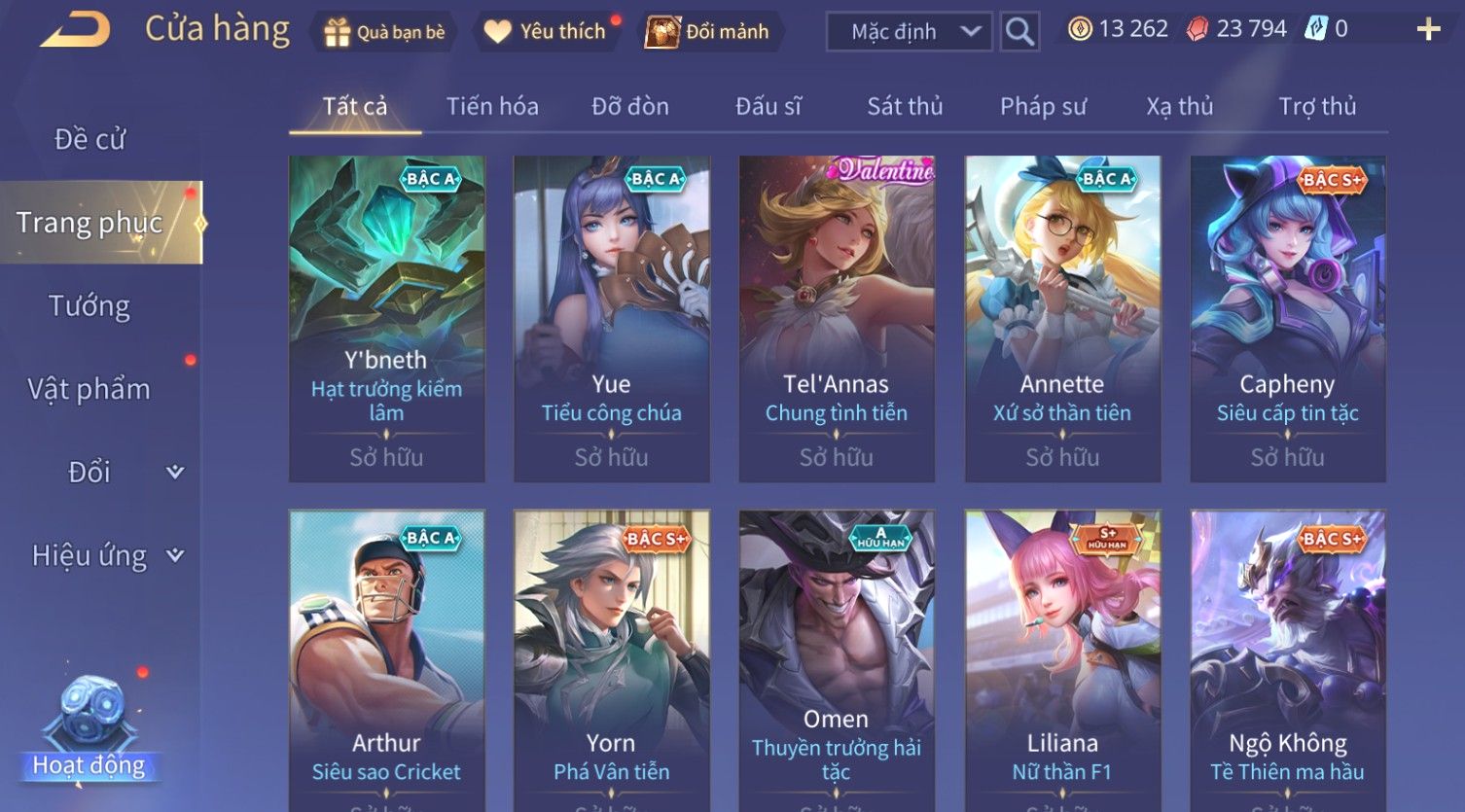Open the Yêu thích favorites list
Viewport: 1465px width, 812px height.
pyautogui.click(x=547, y=32)
